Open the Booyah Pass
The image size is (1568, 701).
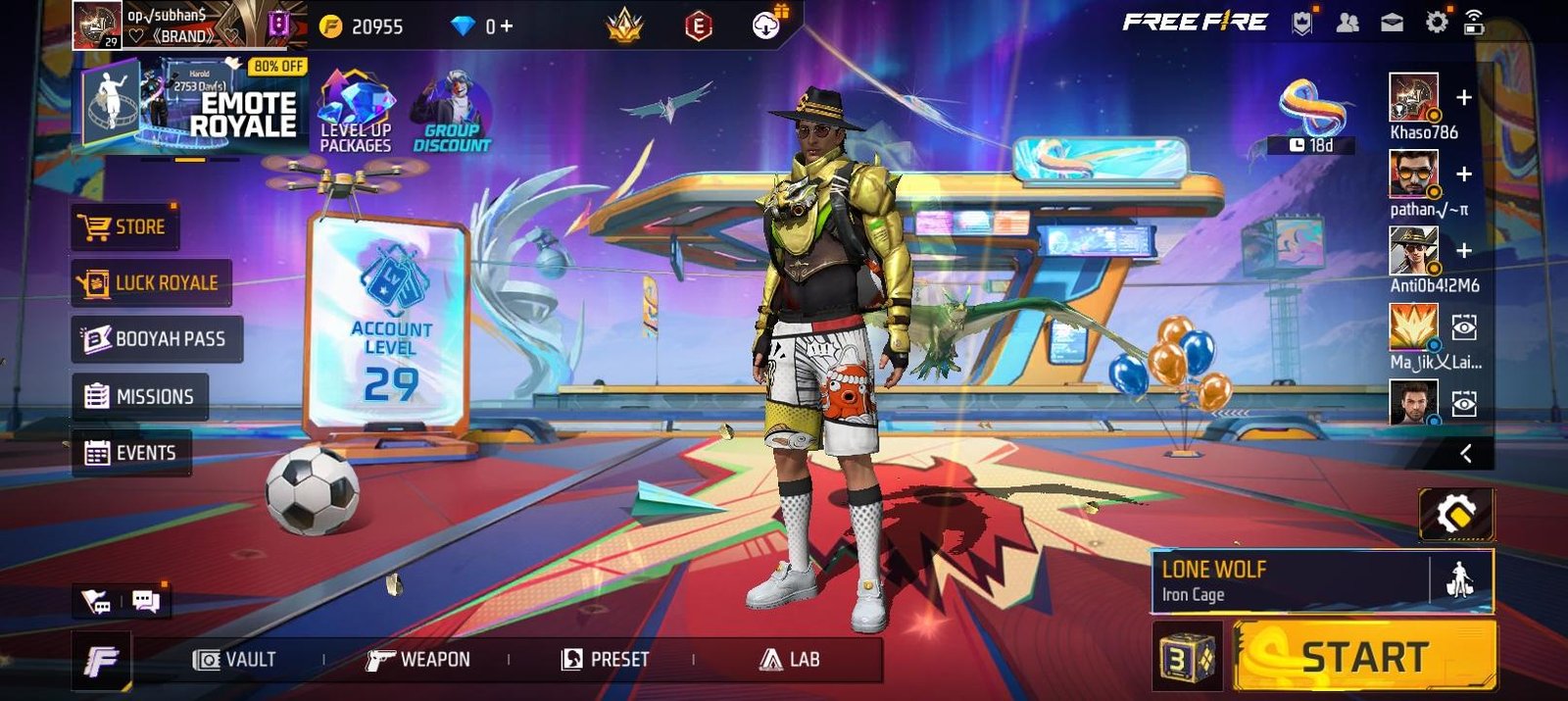coord(156,339)
